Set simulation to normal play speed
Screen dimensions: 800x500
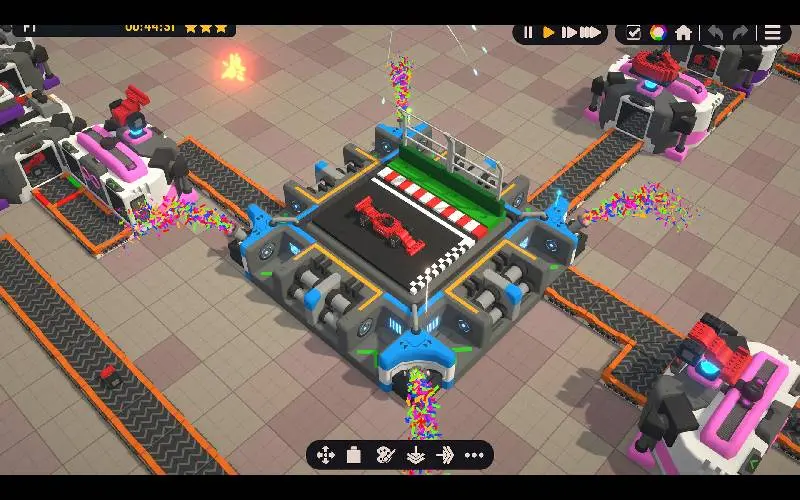coord(548,32)
